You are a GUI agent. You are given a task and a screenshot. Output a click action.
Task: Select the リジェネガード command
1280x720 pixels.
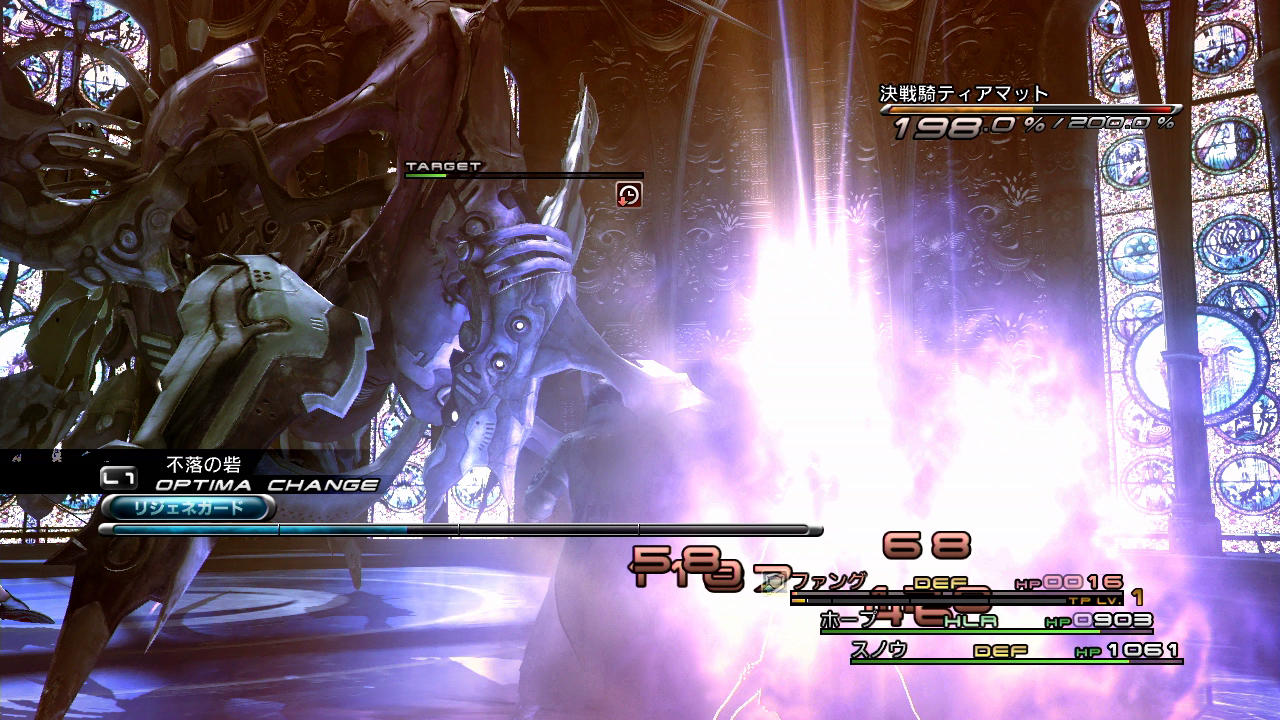187,508
